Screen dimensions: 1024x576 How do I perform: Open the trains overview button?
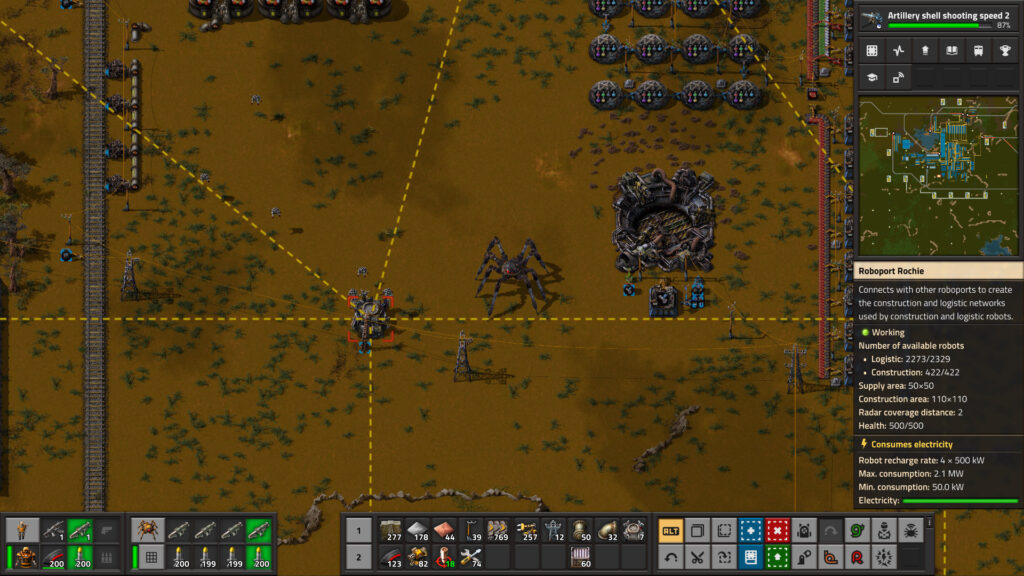click(x=976, y=50)
